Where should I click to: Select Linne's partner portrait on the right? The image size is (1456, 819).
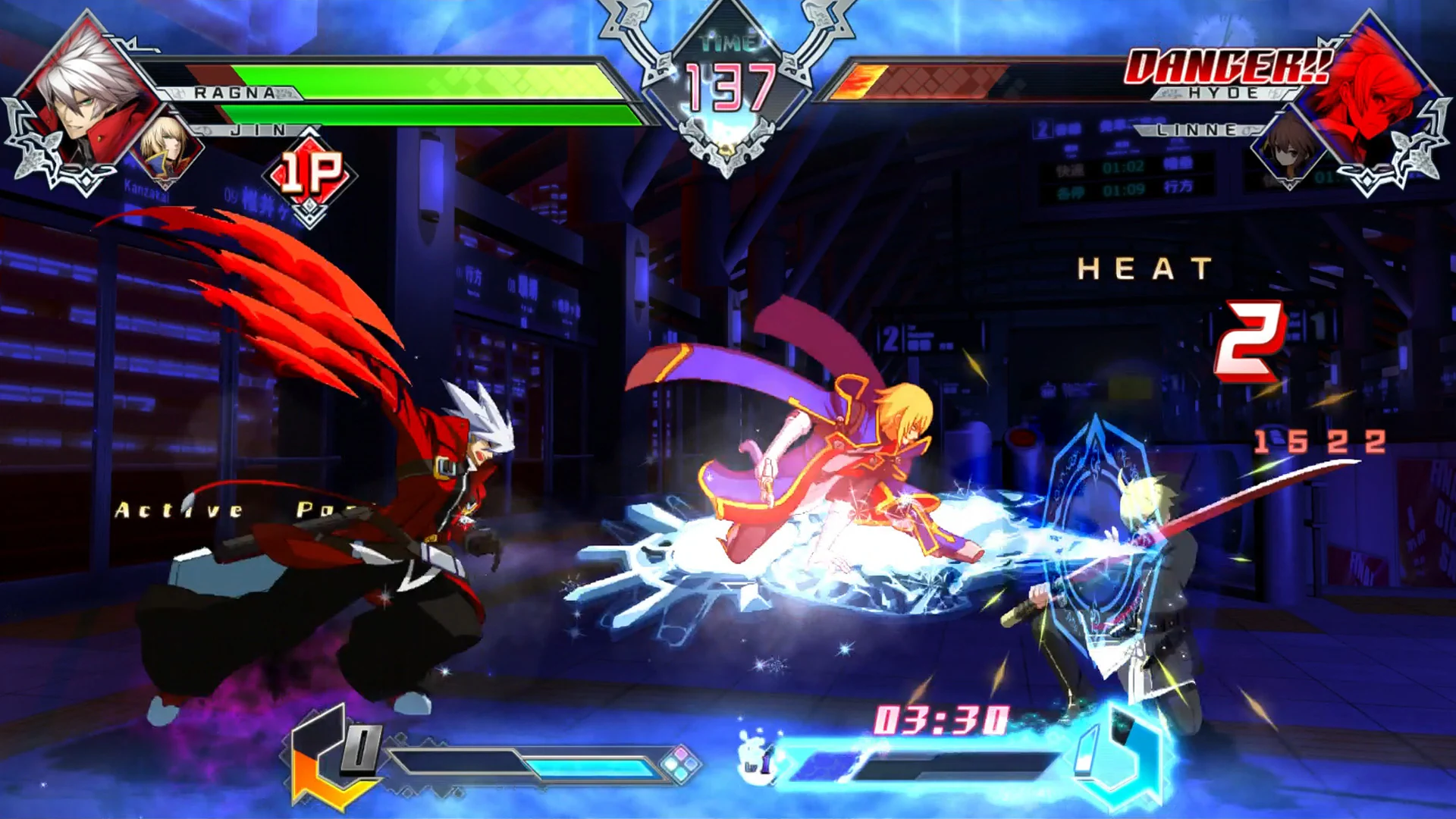coord(1289,148)
